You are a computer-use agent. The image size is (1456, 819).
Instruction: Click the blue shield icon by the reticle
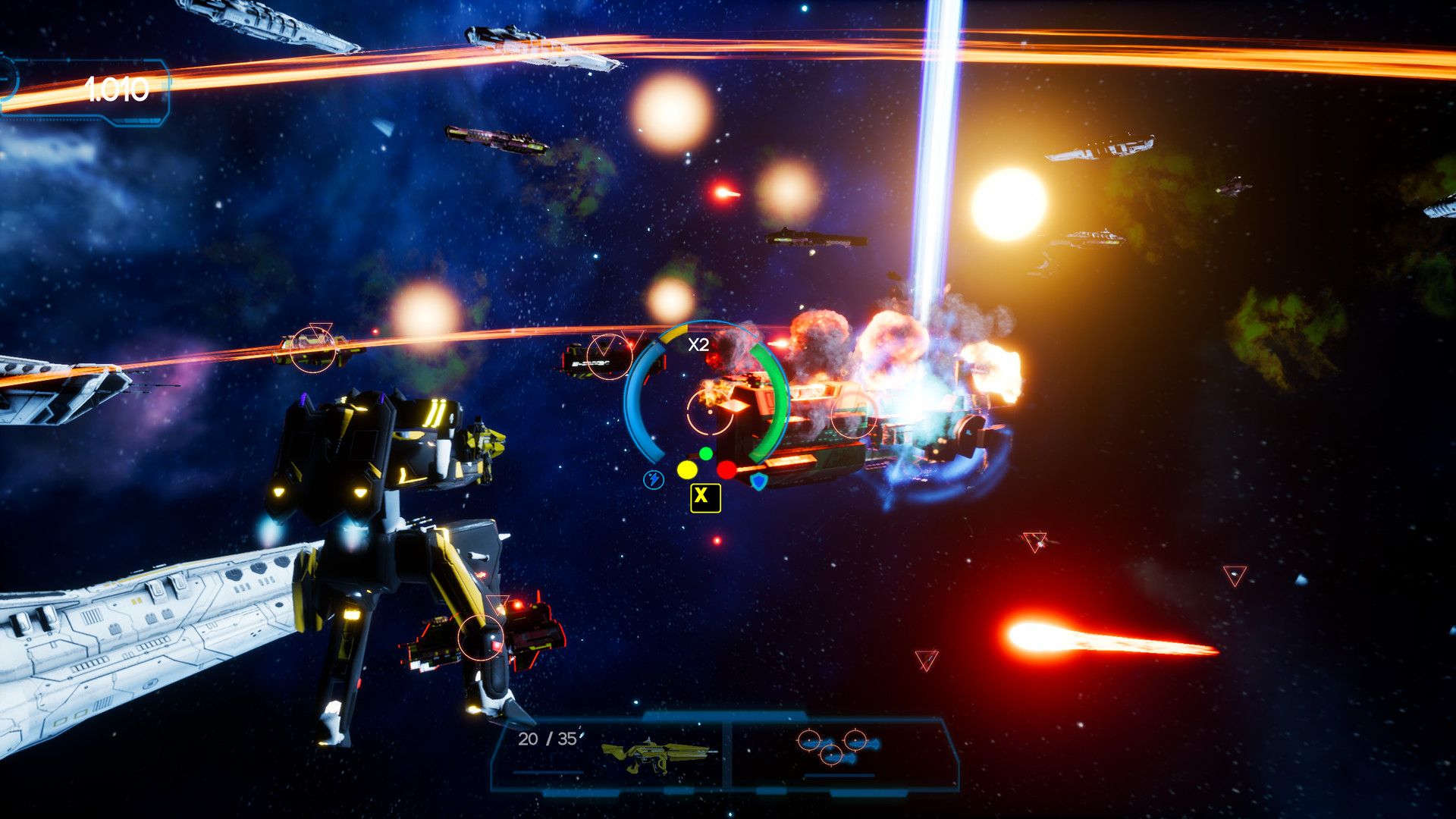click(758, 481)
